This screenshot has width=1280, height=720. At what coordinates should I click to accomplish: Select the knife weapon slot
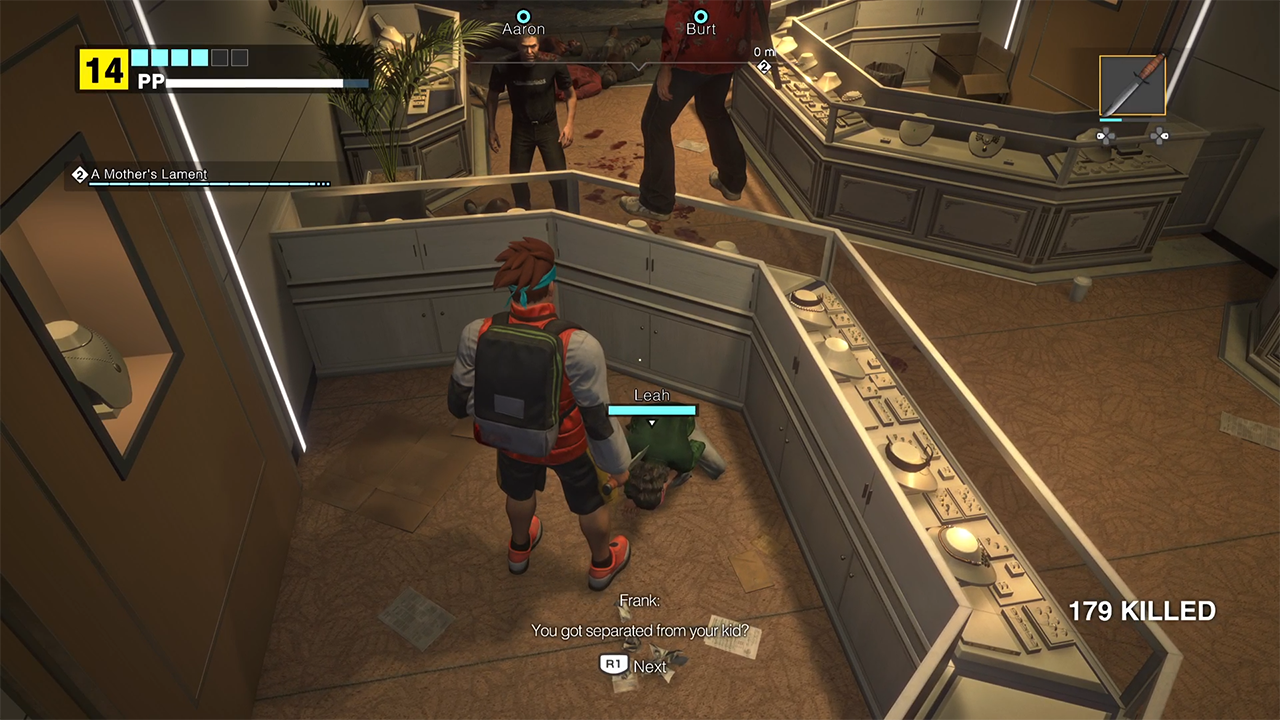pyautogui.click(x=1132, y=86)
